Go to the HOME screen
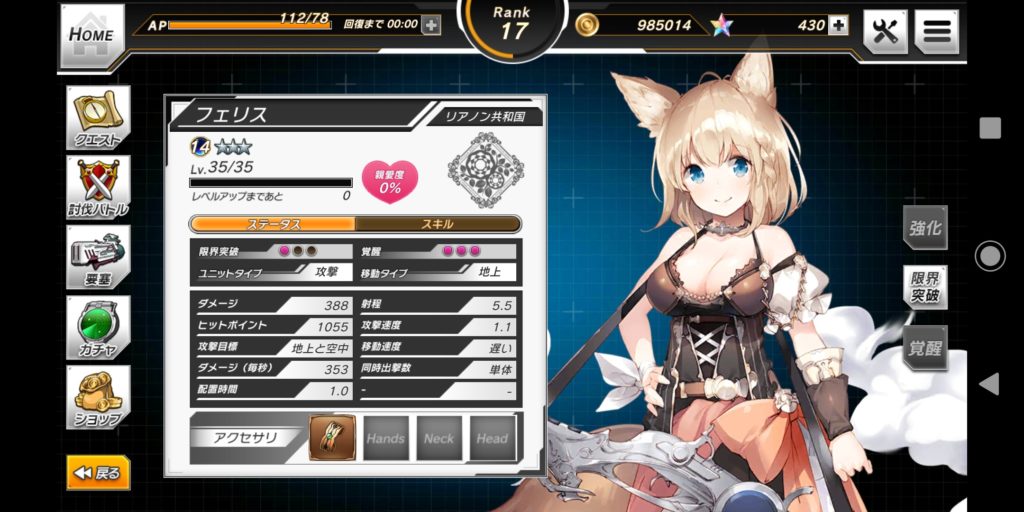Image resolution: width=1024 pixels, height=512 pixels. (92, 34)
